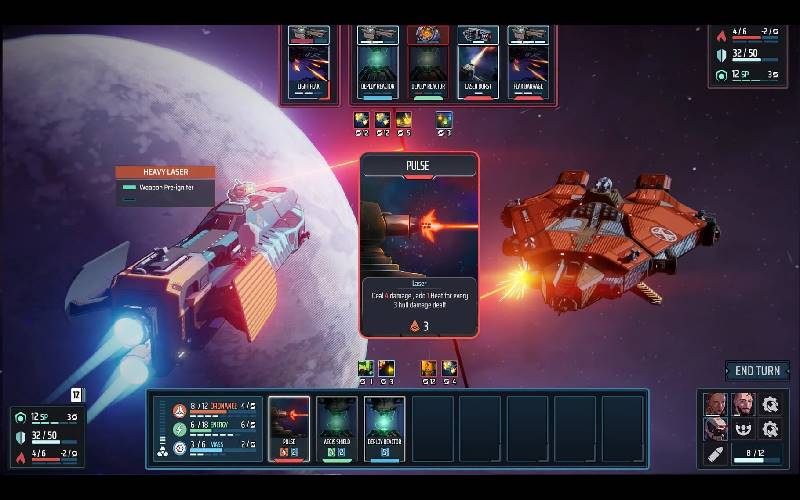
Task: Play the Pulse card from hand
Action: pos(289,428)
